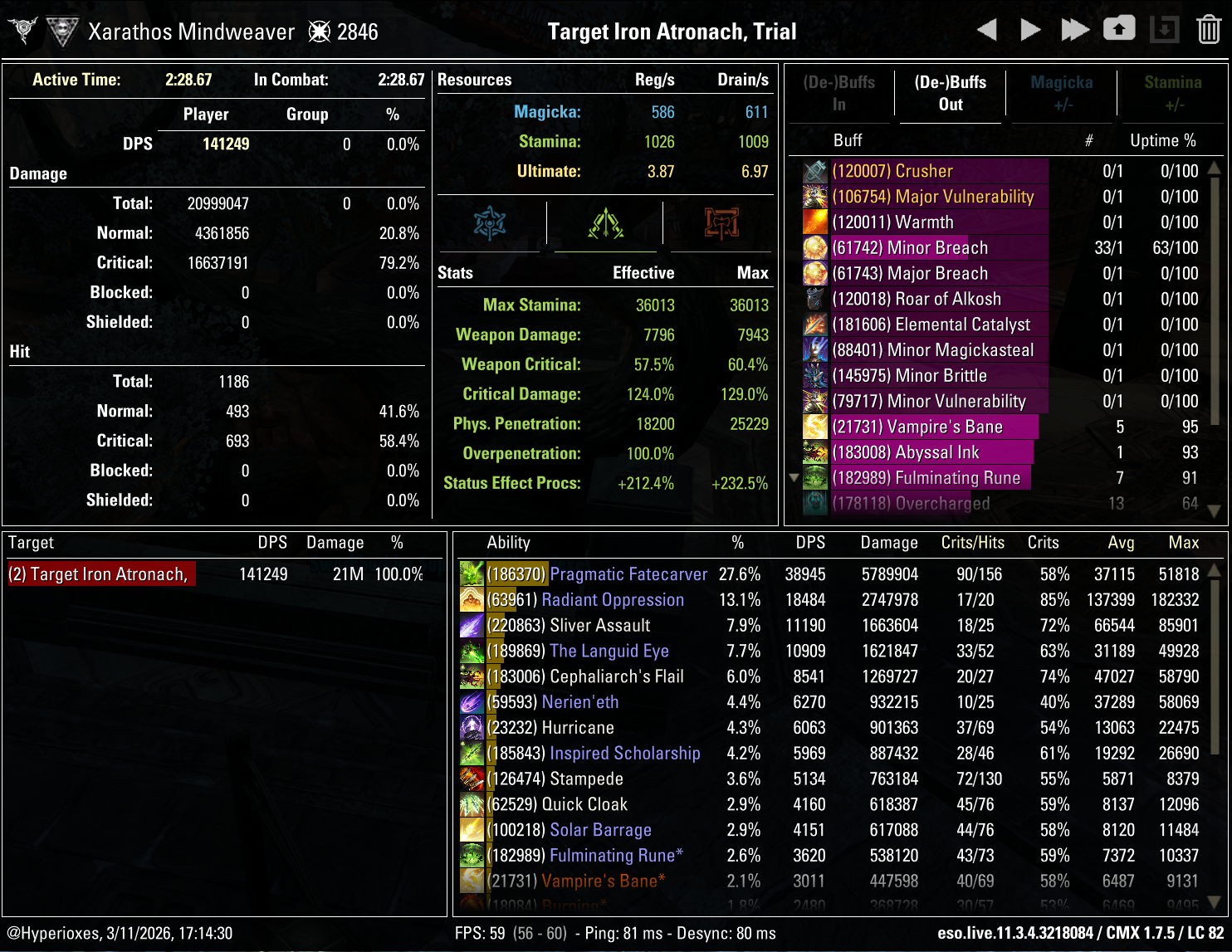Screen dimensions: 1232x952
Task: Click the Crusher debuff icon
Action: click(814, 170)
